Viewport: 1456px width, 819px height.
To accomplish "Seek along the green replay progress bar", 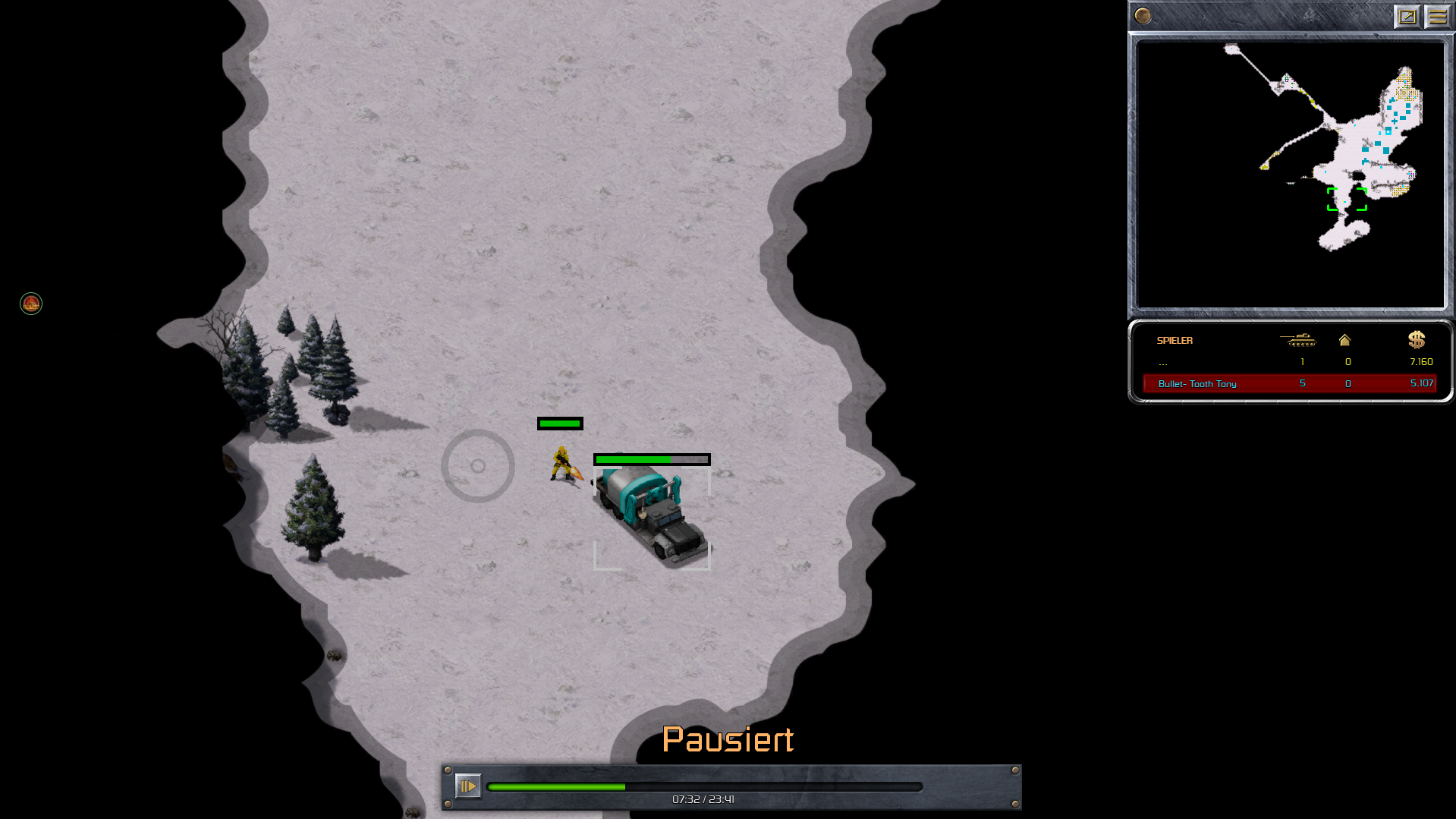I will 704,787.
